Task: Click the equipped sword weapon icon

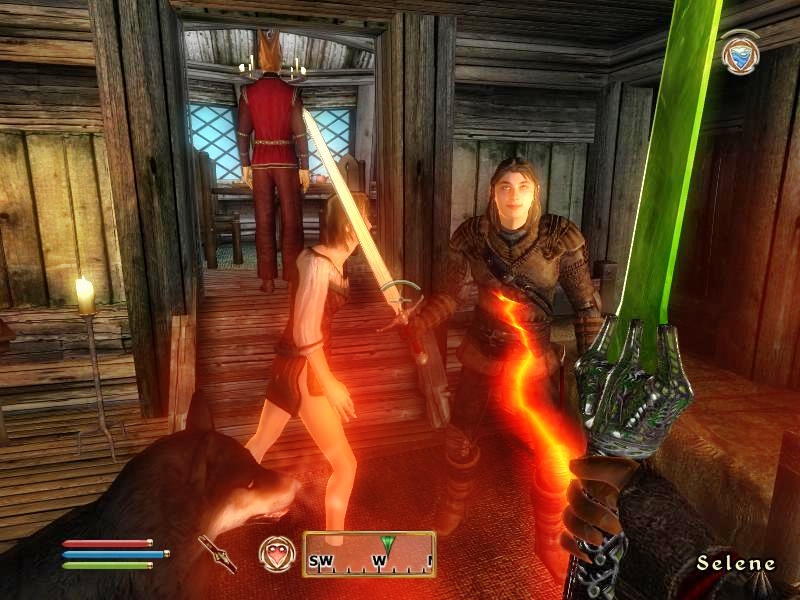Action: [x=217, y=553]
